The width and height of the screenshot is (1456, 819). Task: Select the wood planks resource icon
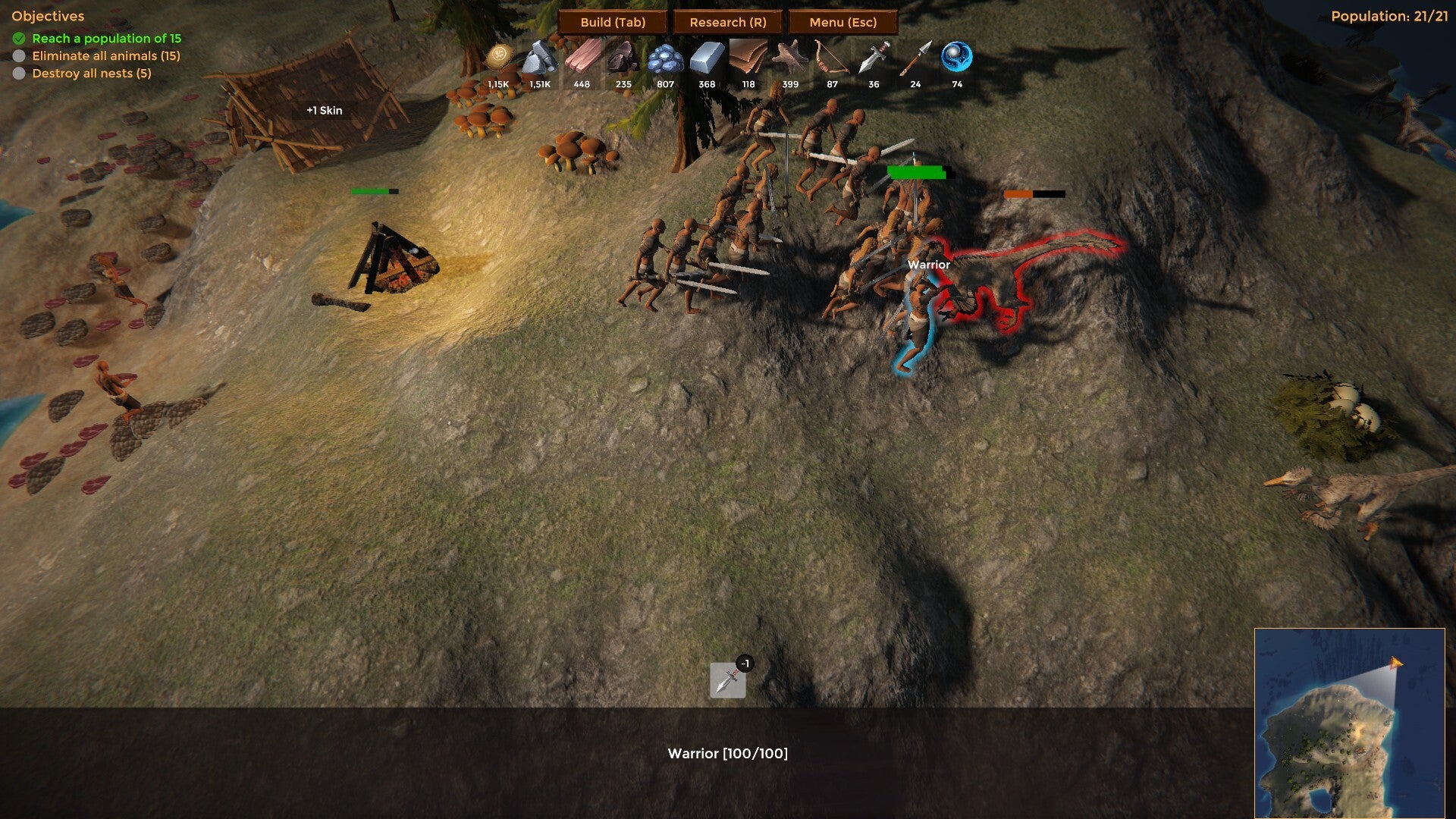582,59
